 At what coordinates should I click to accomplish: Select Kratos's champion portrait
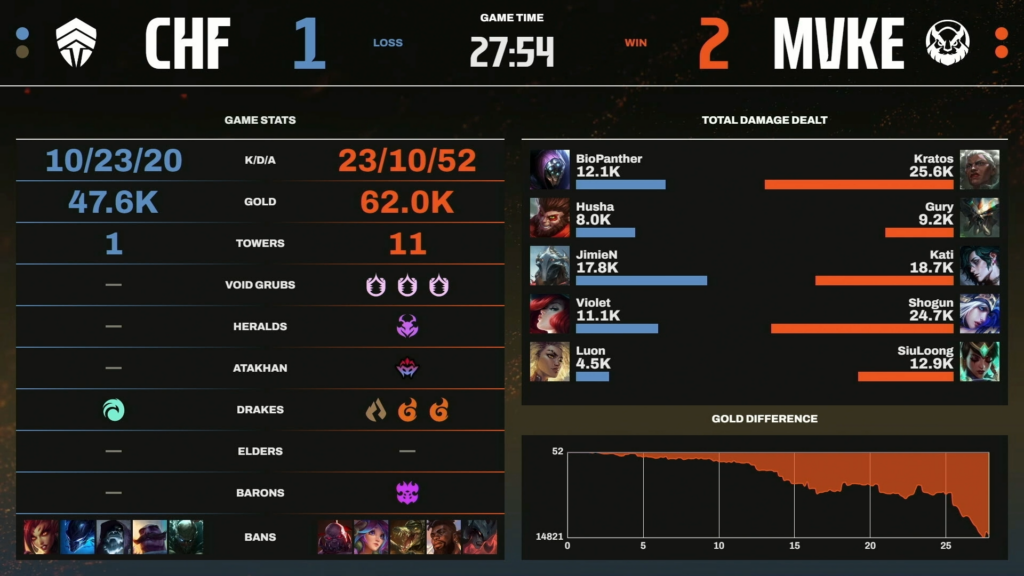coord(979,170)
